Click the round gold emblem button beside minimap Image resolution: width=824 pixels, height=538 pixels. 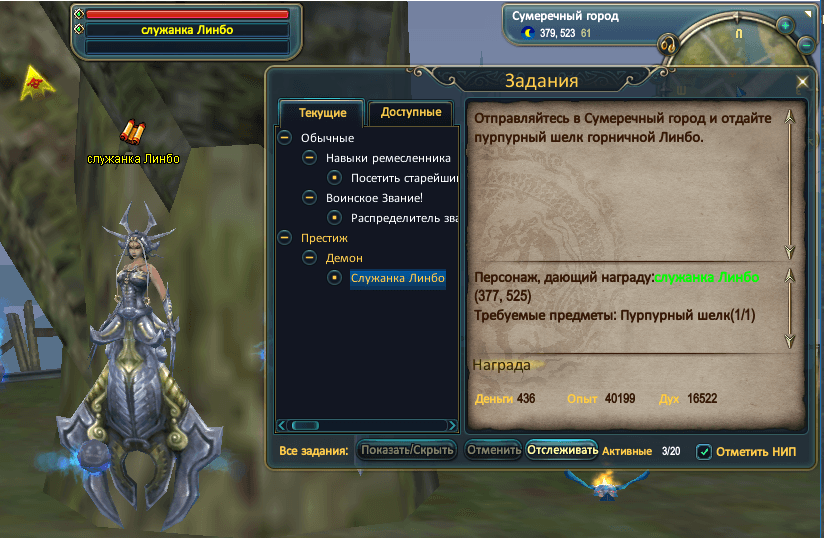pyautogui.click(x=669, y=45)
